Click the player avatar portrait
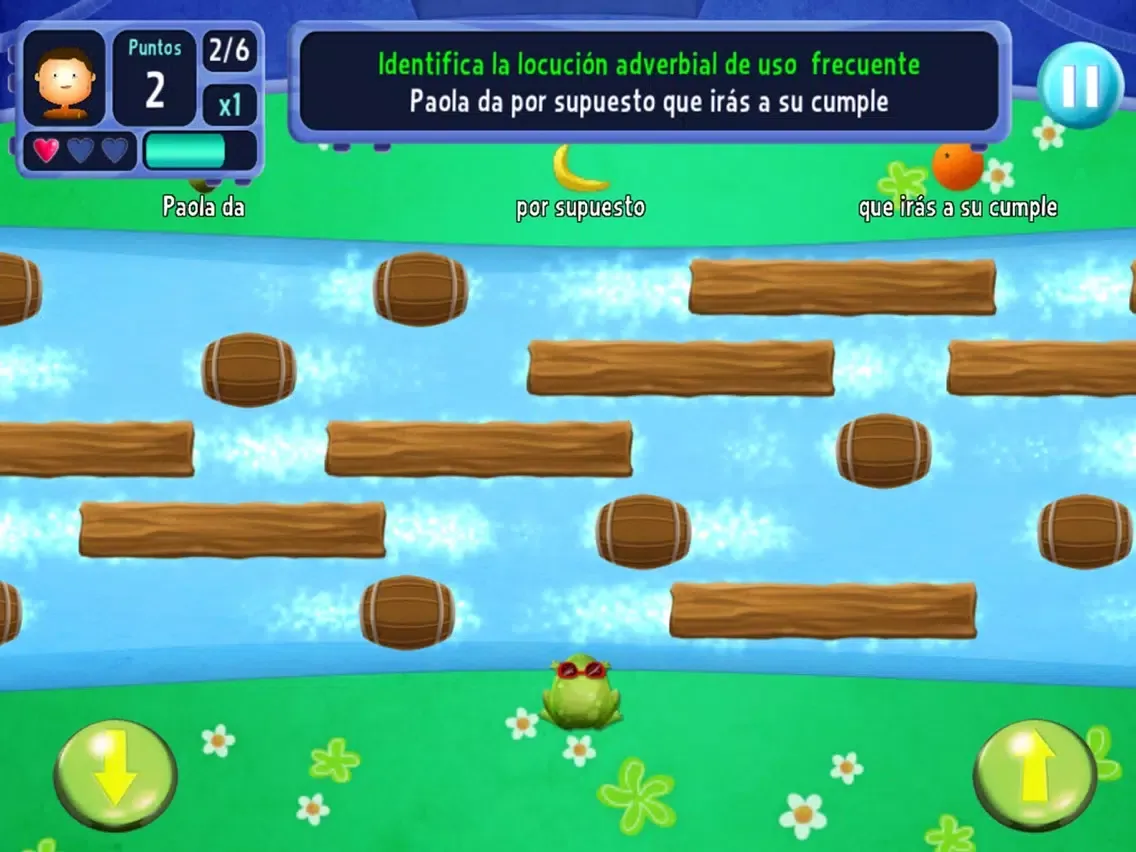Viewport: 1136px width, 852px height. [x=64, y=78]
